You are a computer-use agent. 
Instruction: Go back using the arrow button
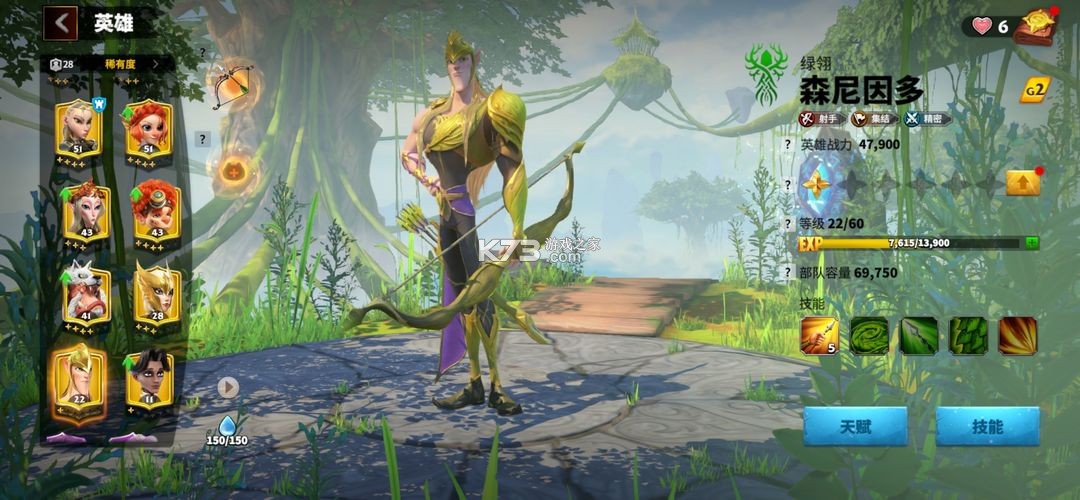(61, 22)
